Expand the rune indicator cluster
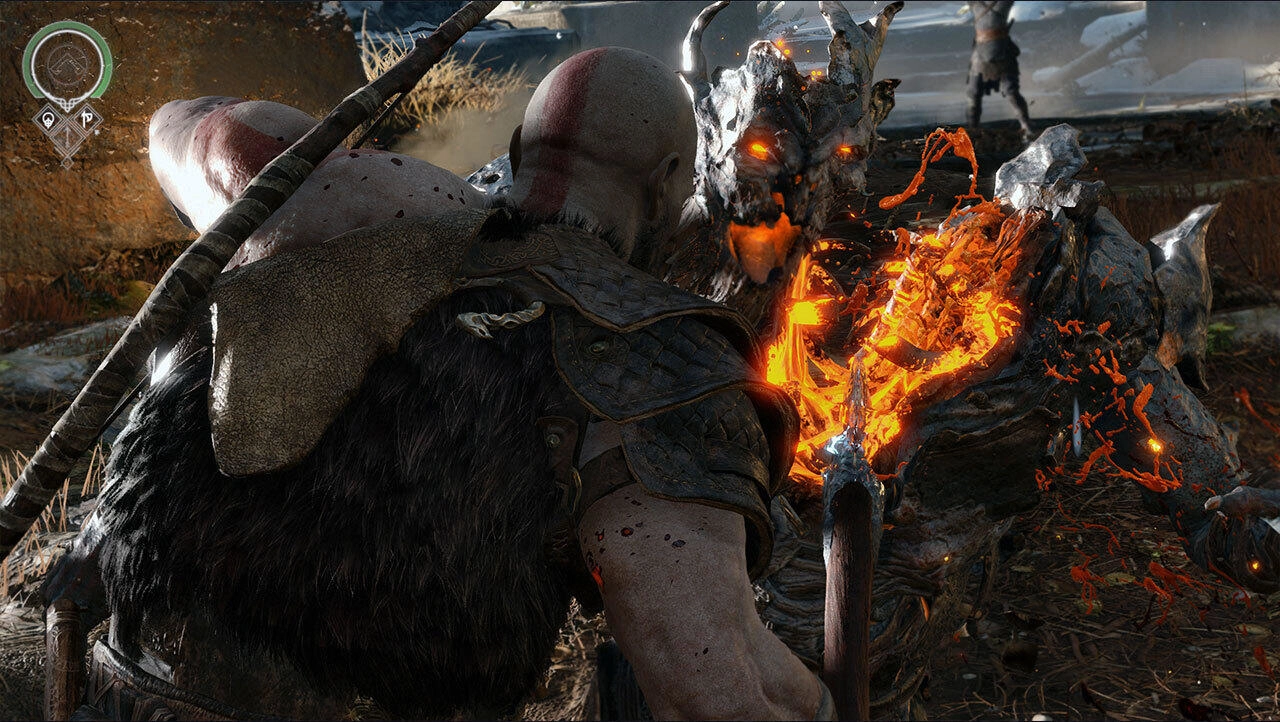This screenshot has height=722, width=1280. (68, 122)
